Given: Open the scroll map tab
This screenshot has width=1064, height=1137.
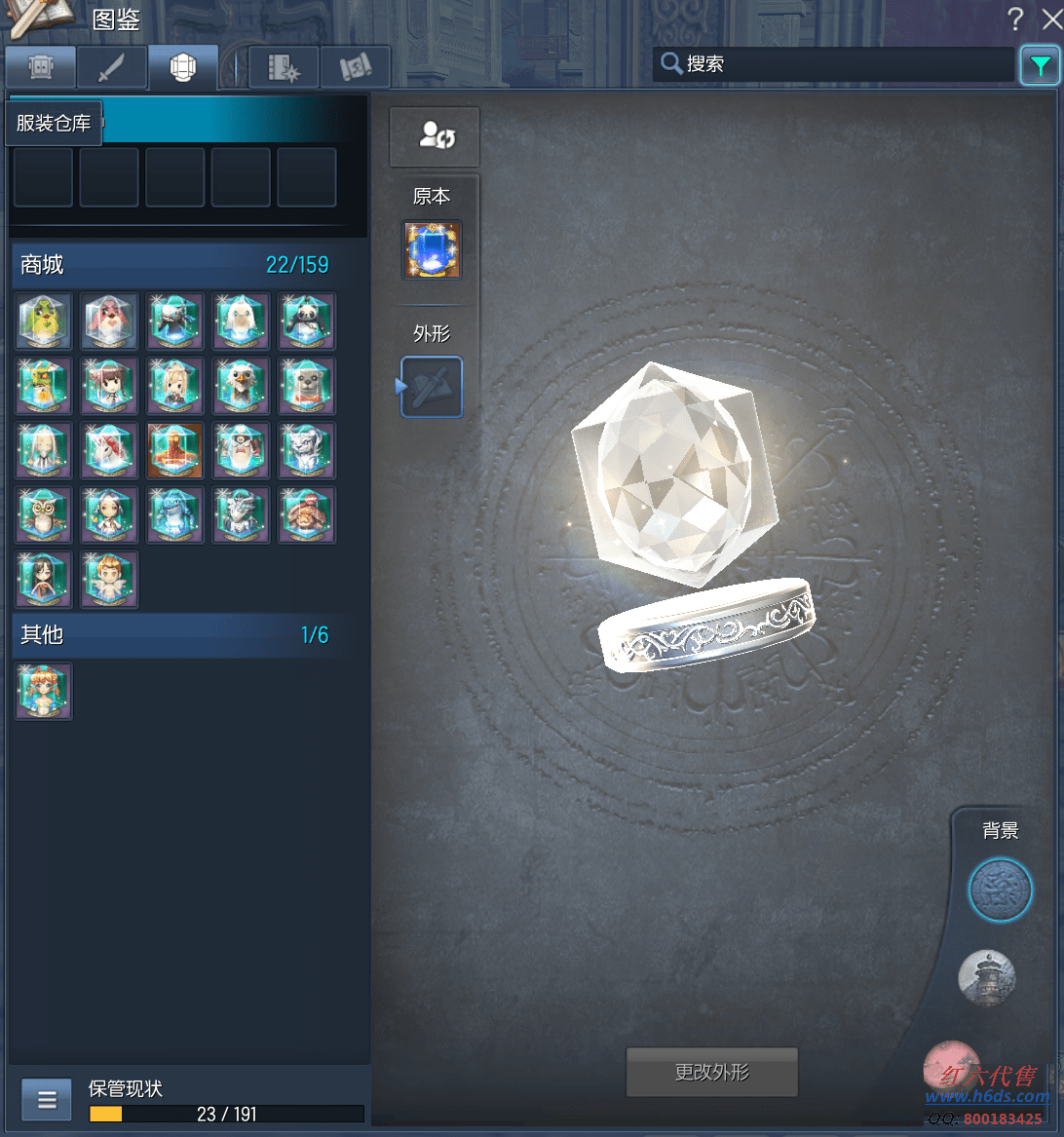Looking at the screenshot, I should point(355,67).
